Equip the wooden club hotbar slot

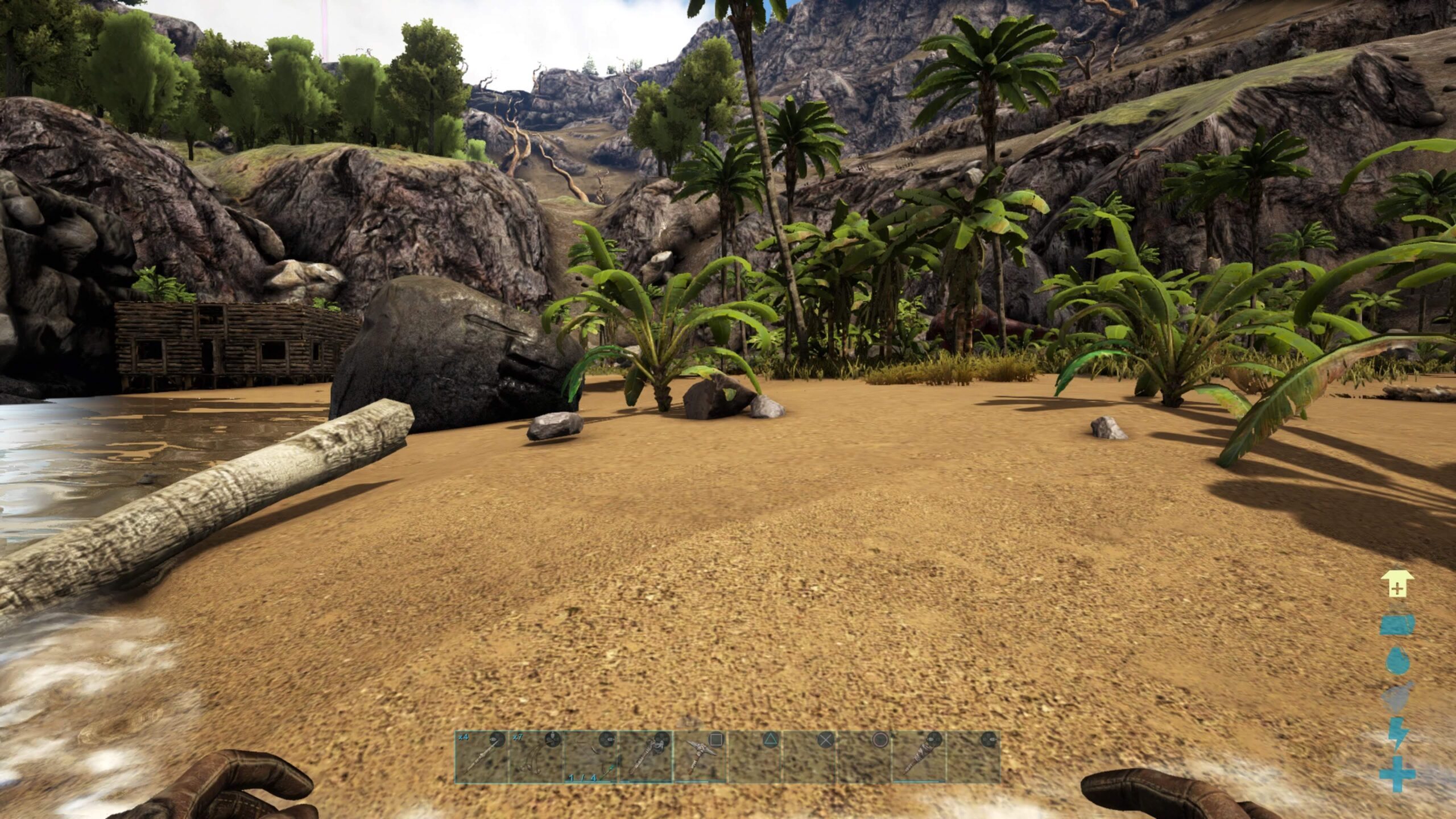[919, 757]
